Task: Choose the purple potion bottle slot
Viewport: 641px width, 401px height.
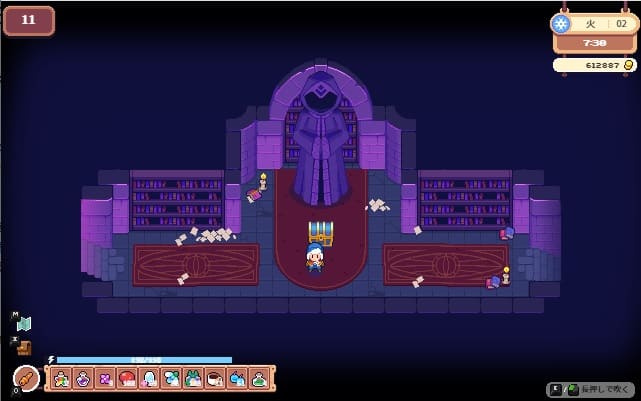Action: tap(84, 378)
